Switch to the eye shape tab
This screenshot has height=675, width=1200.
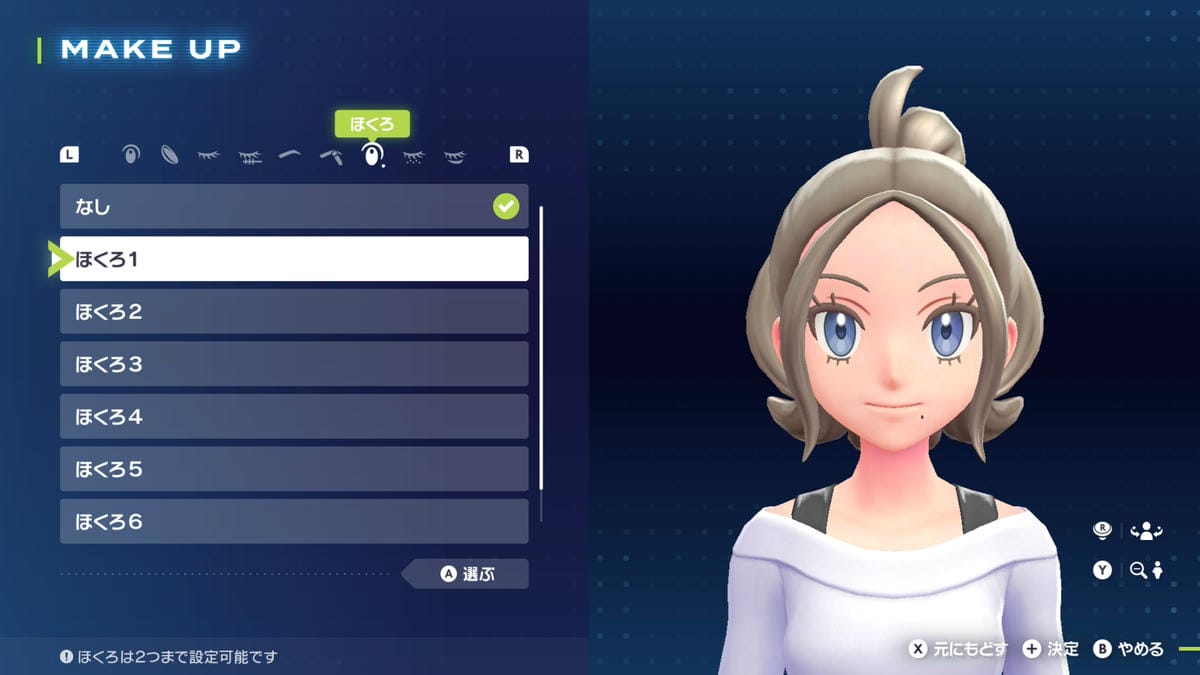coord(131,155)
